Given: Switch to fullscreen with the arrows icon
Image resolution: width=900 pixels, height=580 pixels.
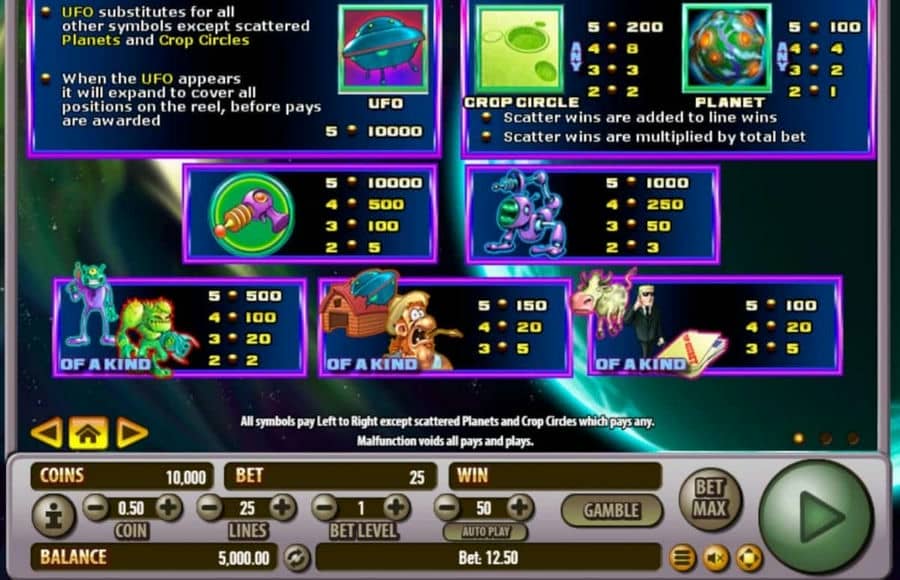Looking at the screenshot, I should pyautogui.click(x=748, y=558).
